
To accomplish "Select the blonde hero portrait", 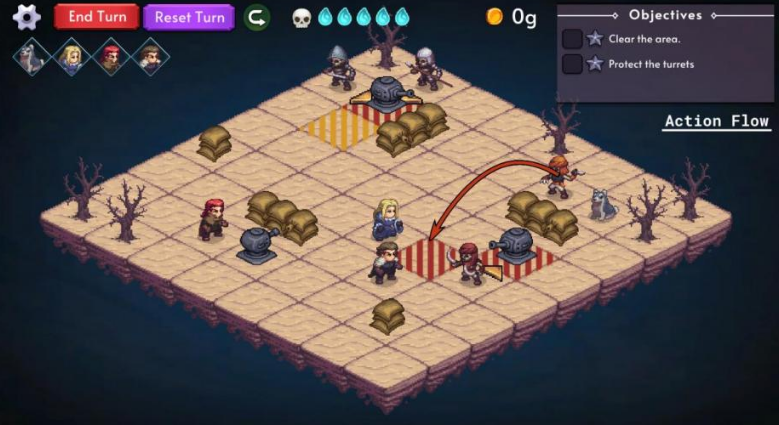I will click(71, 57).
